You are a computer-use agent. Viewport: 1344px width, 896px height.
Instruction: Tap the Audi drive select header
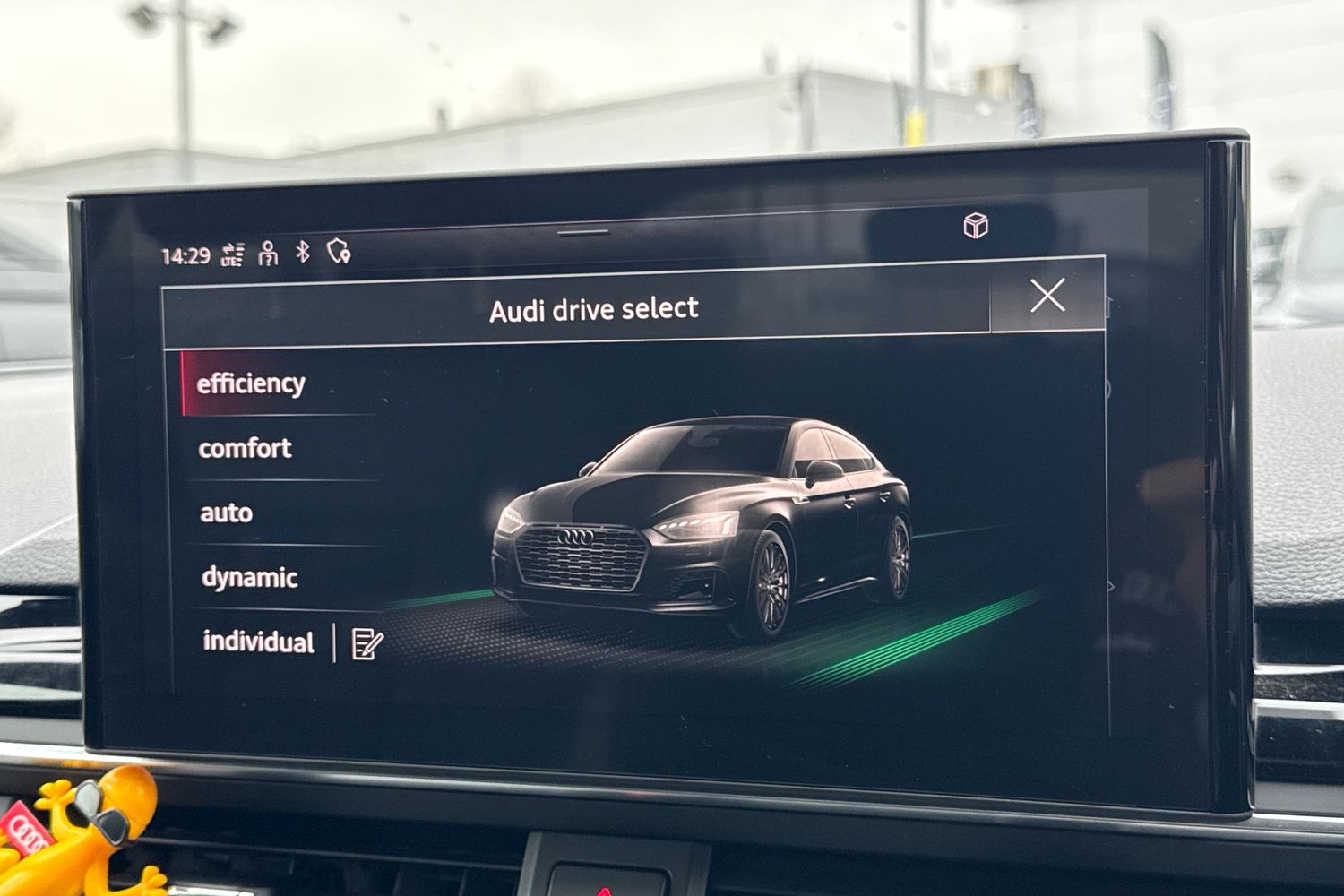594,308
